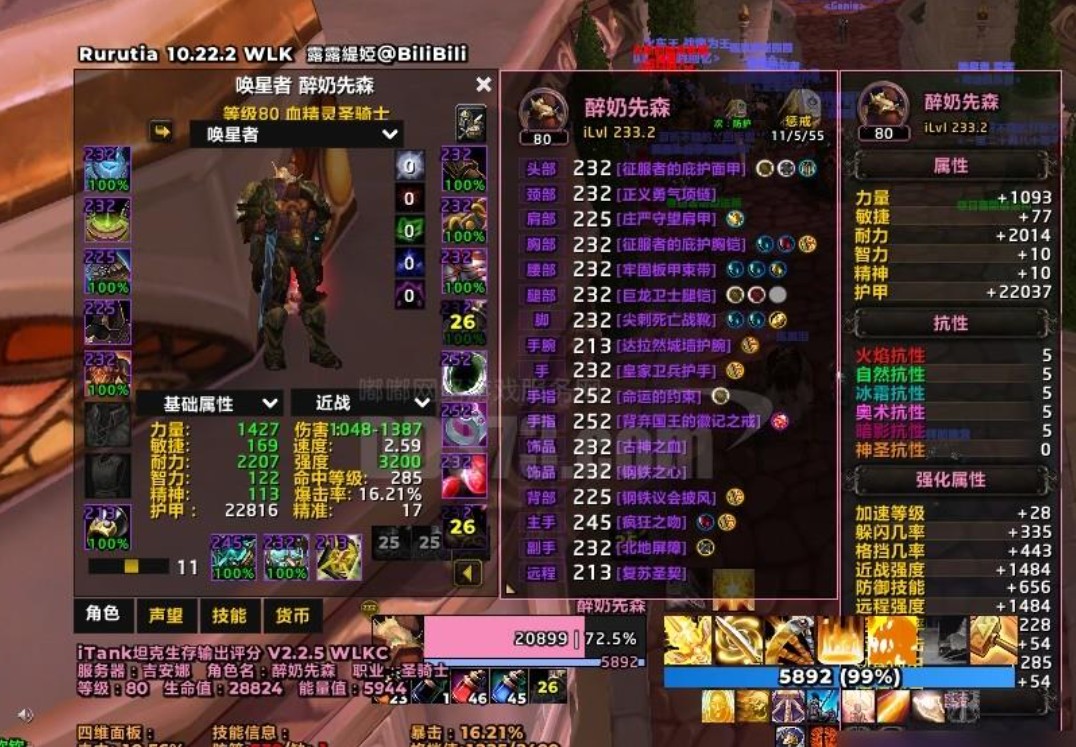Click the yellow arrow button beside the title

click(x=160, y=131)
